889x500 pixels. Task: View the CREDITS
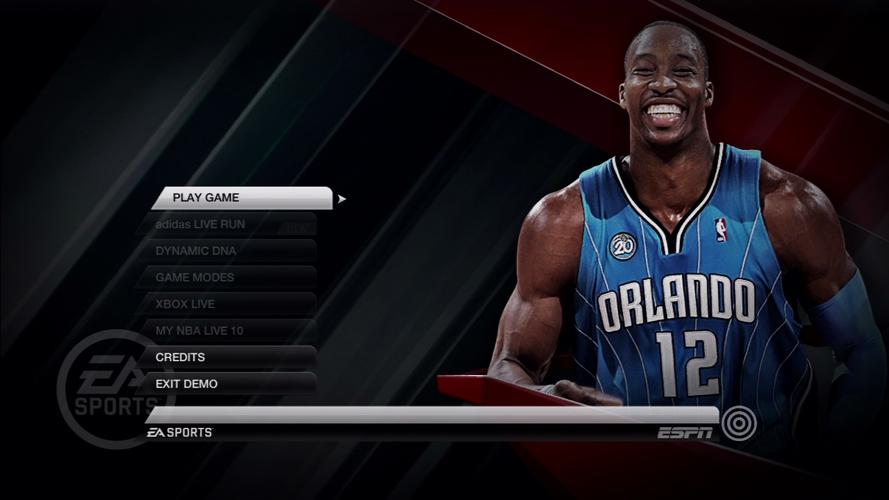228,357
